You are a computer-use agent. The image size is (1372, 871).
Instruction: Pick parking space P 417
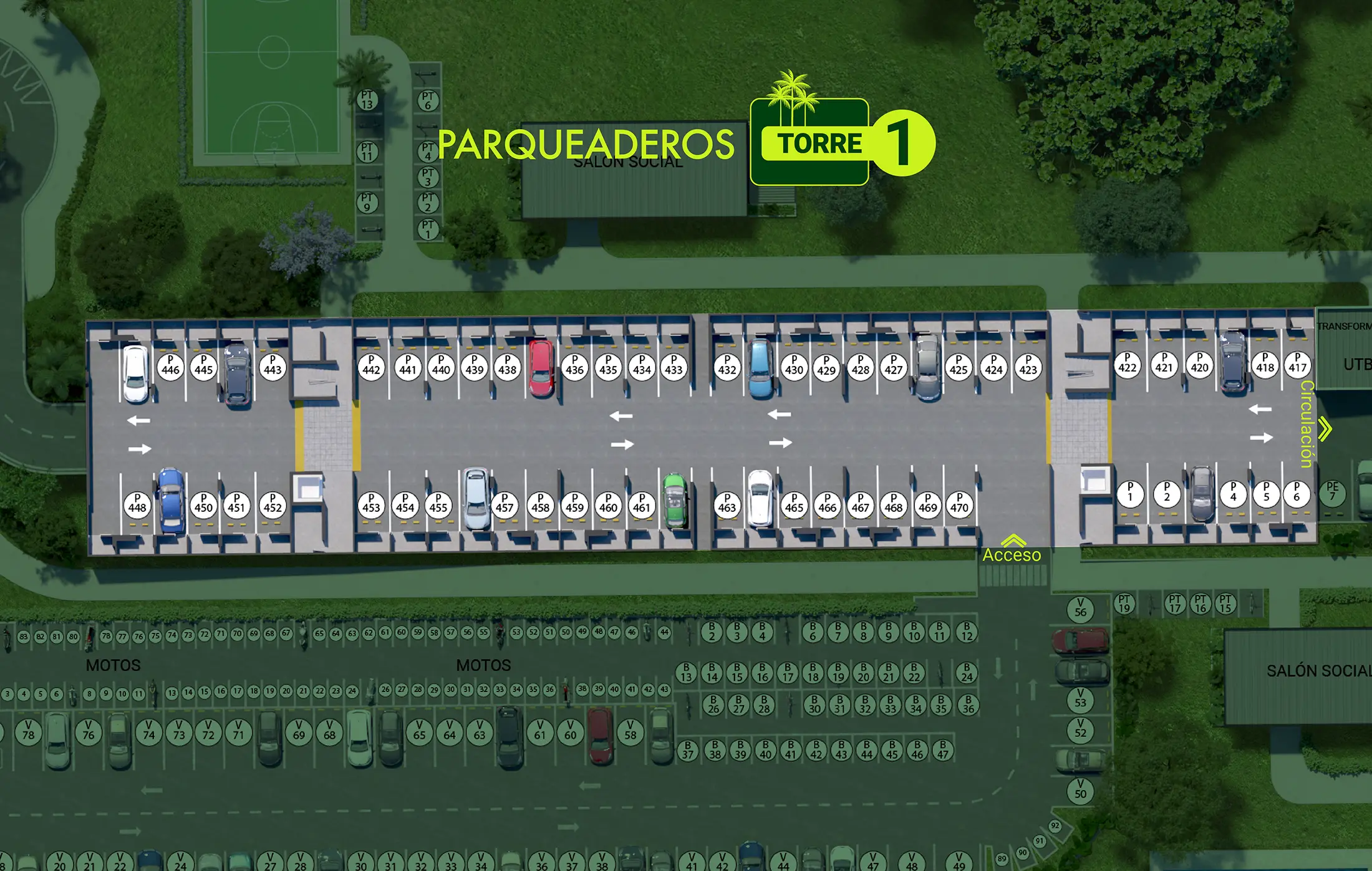tap(1298, 364)
